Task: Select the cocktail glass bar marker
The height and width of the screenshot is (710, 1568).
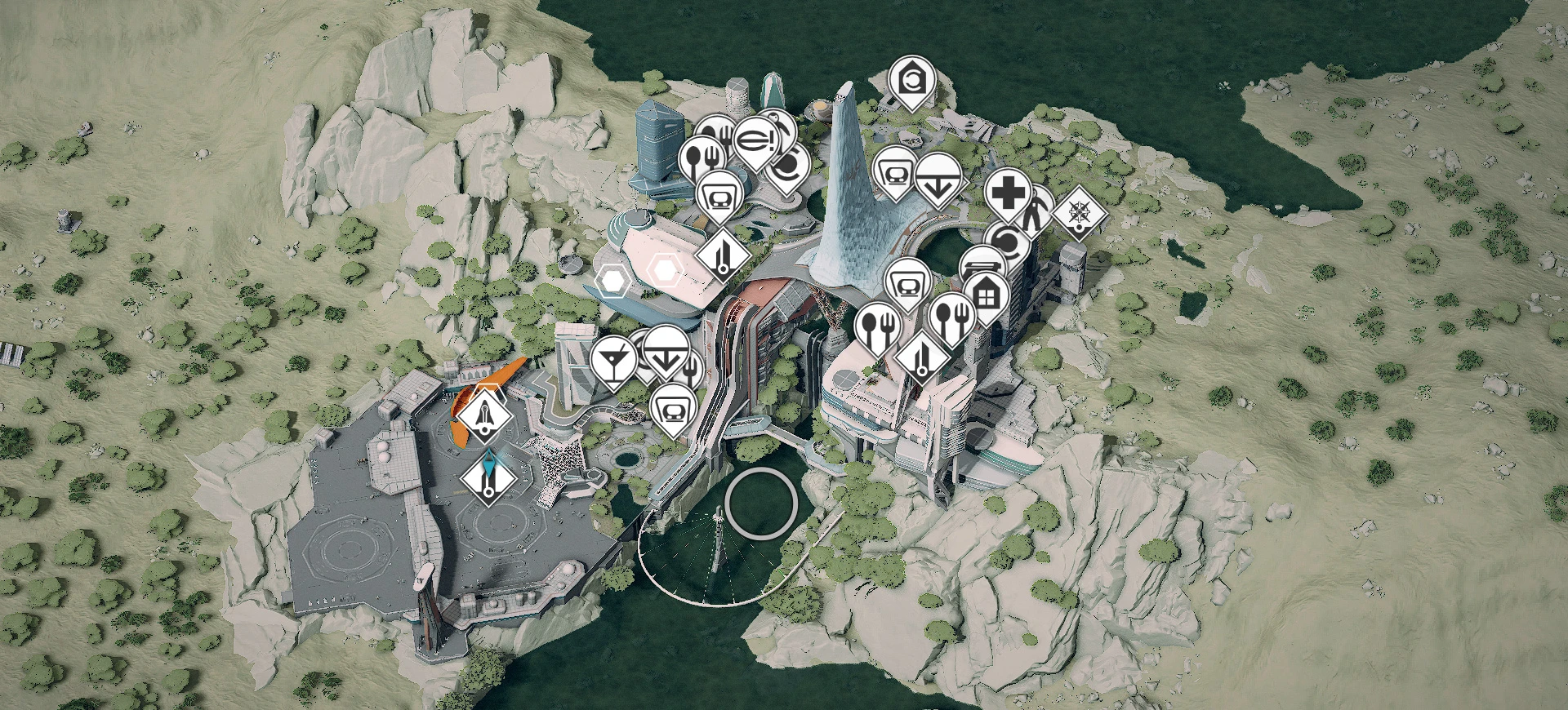Action: point(612,357)
